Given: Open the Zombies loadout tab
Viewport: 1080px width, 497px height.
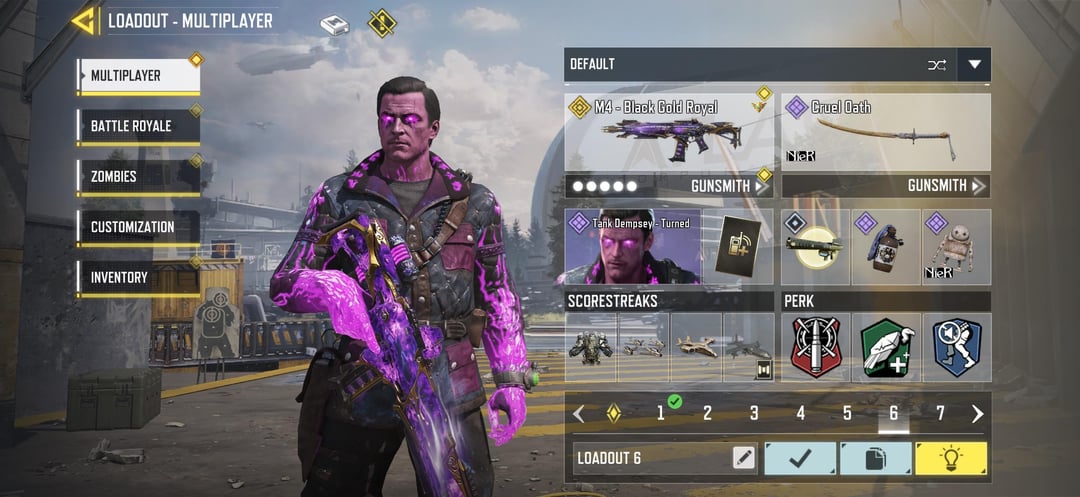Looking at the screenshot, I should coord(137,177).
